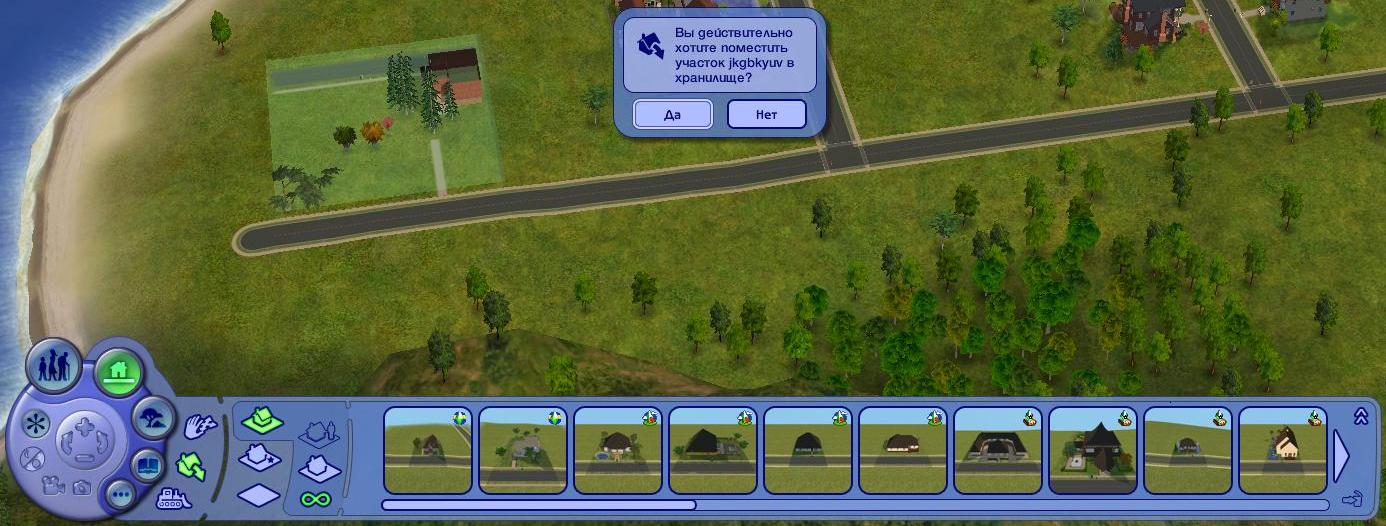Screen dimensions: 1386x526
Task: Start video capture with camcorder icon
Action: click(51, 487)
